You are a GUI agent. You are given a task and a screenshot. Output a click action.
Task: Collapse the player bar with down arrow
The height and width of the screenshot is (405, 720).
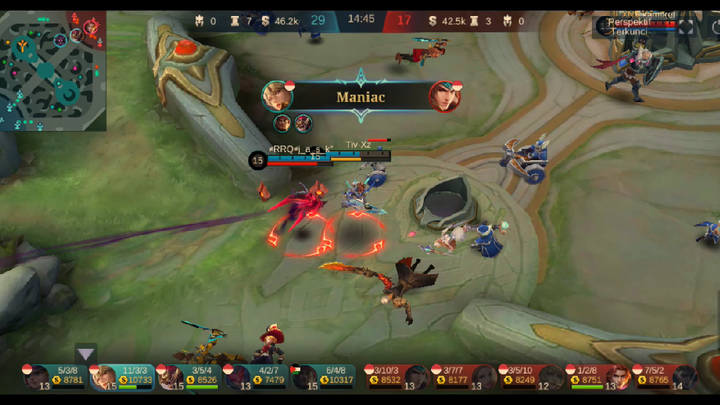pos(86,353)
